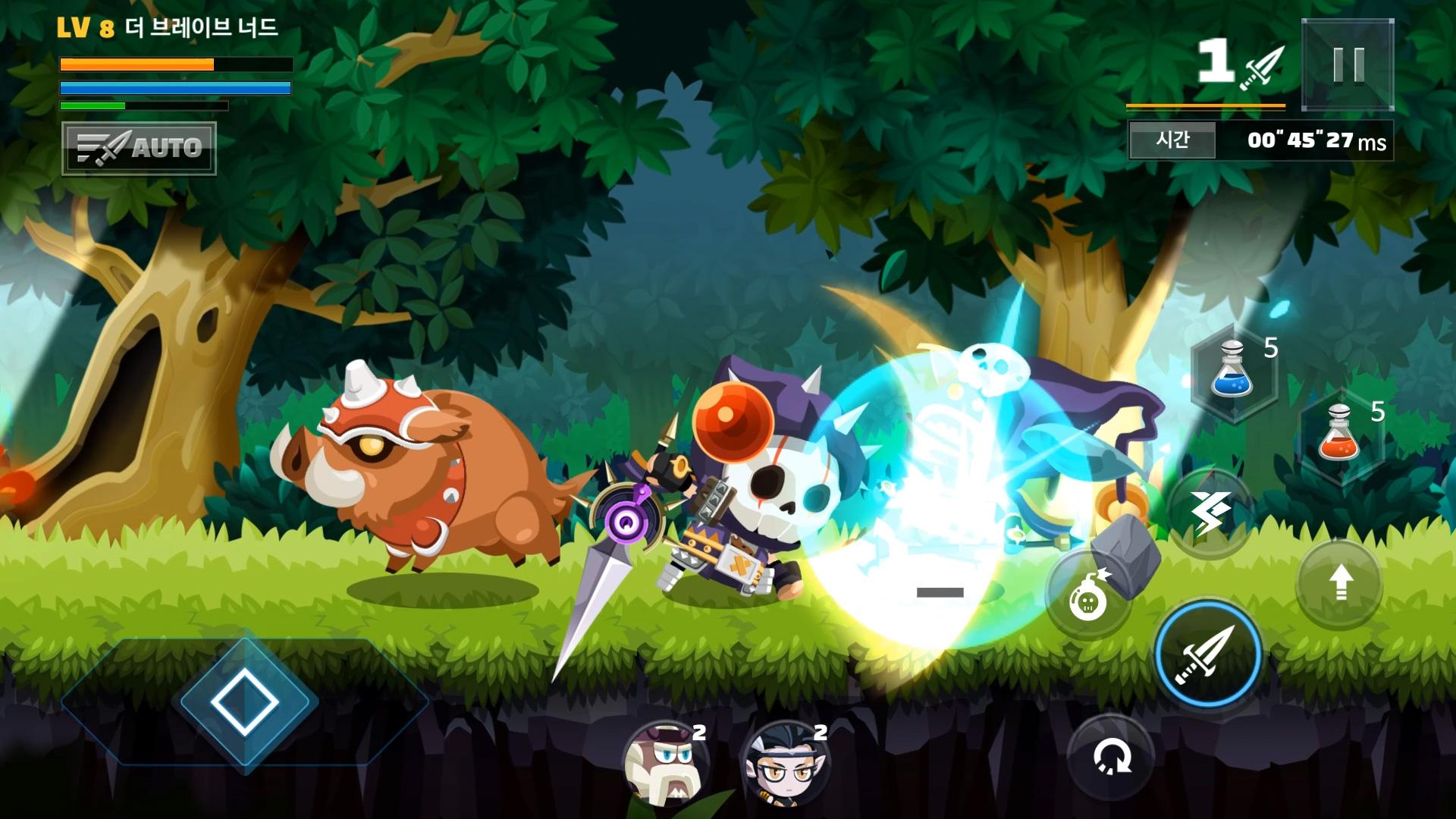Toggle the AUTO battle mode
The height and width of the screenshot is (819, 1456).
point(140,149)
